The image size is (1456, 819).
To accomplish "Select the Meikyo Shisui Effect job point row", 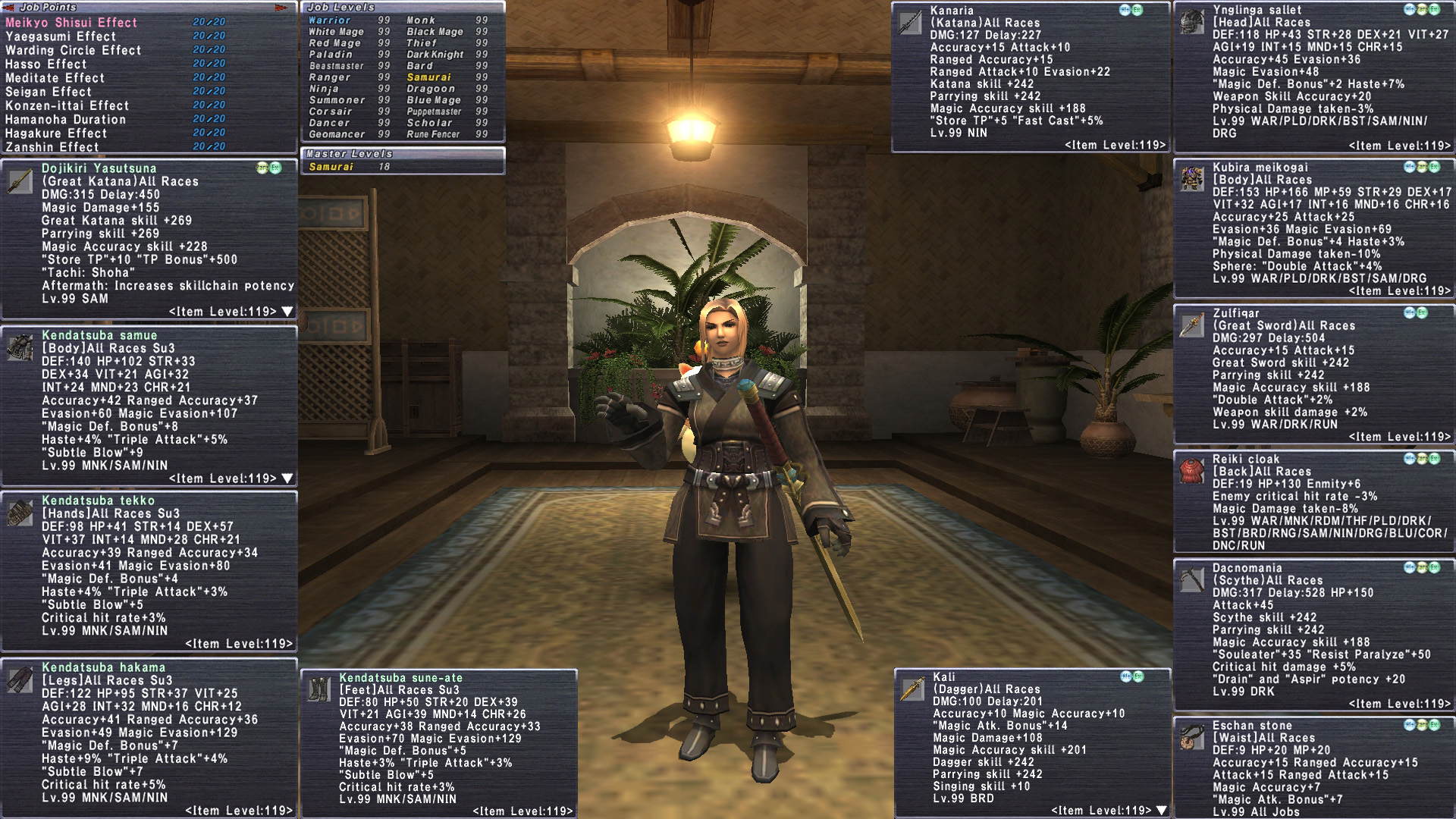I will (x=71, y=23).
